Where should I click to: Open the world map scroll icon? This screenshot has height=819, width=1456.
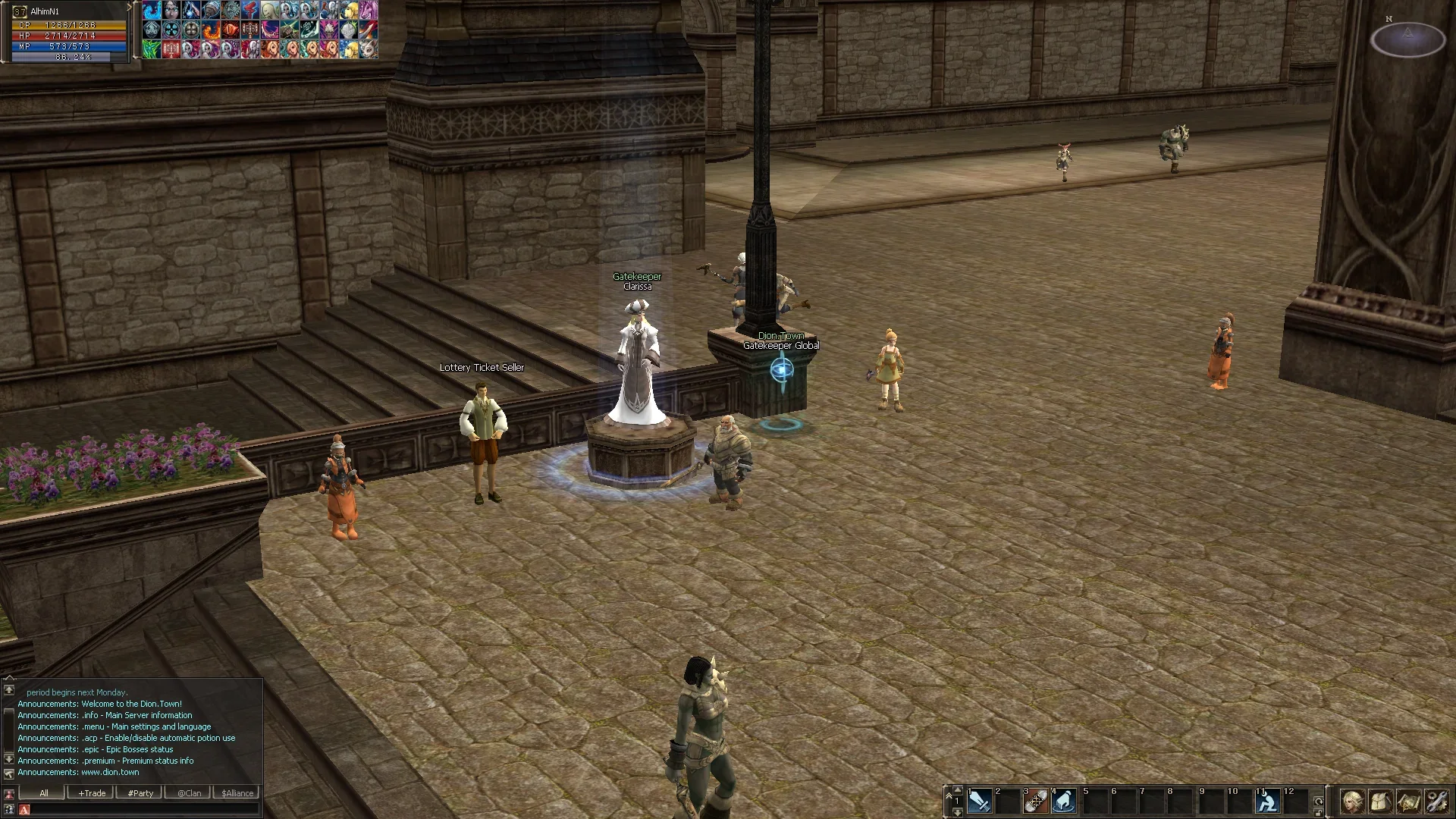coord(1408,801)
